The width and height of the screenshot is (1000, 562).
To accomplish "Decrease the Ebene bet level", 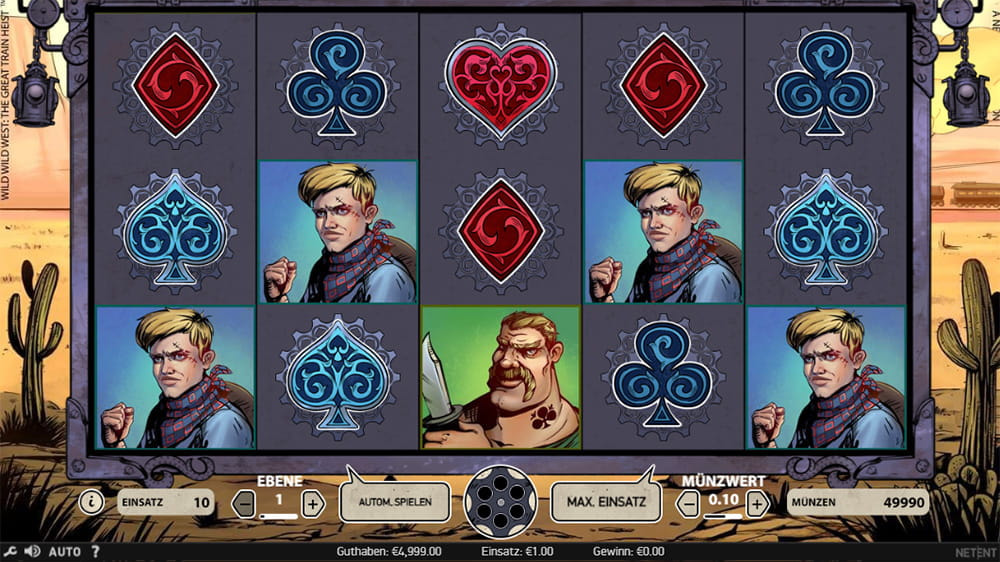I will pyautogui.click(x=245, y=503).
